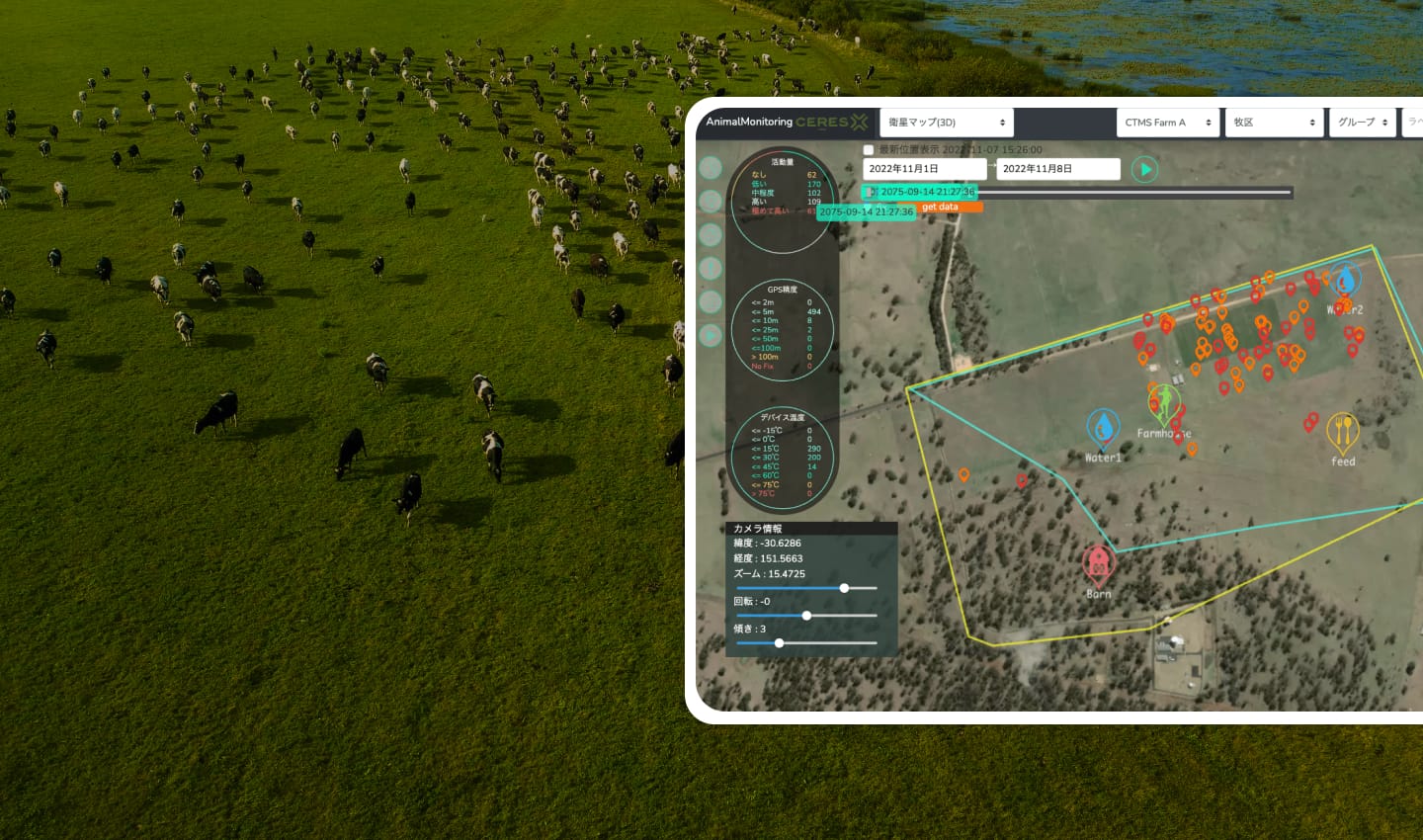The height and width of the screenshot is (840, 1423).
Task: Start playback with the green play button
Action: pos(1144,170)
